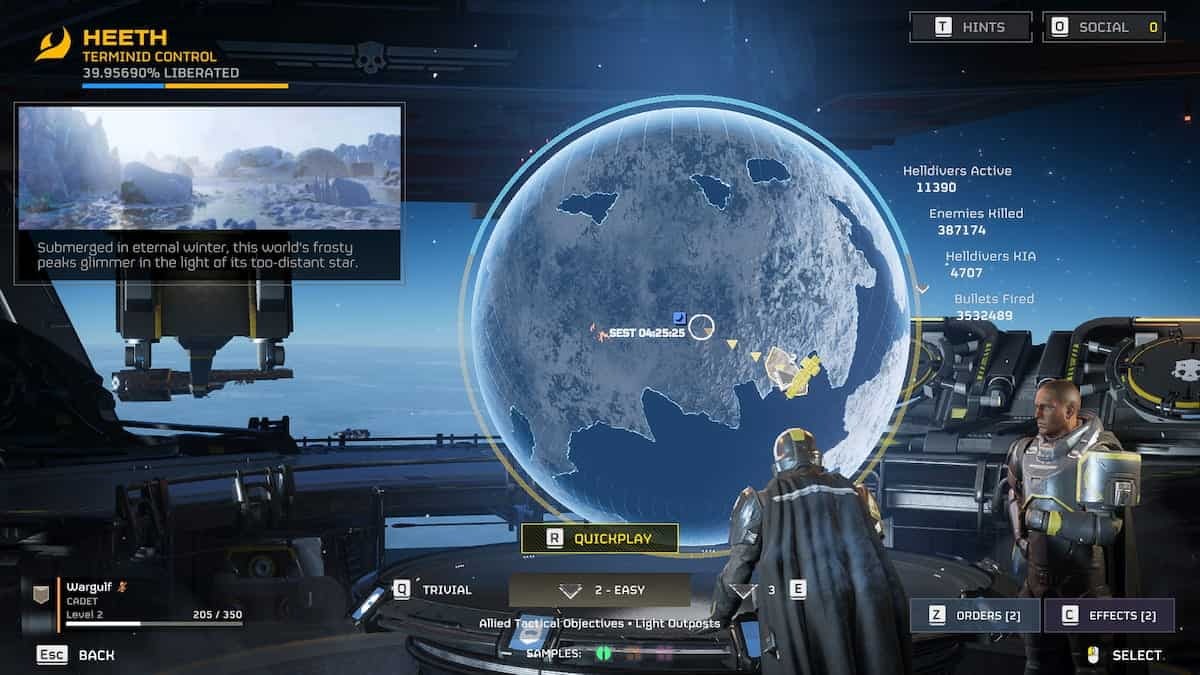
Task: Open the Orders panel
Action: click(974, 615)
